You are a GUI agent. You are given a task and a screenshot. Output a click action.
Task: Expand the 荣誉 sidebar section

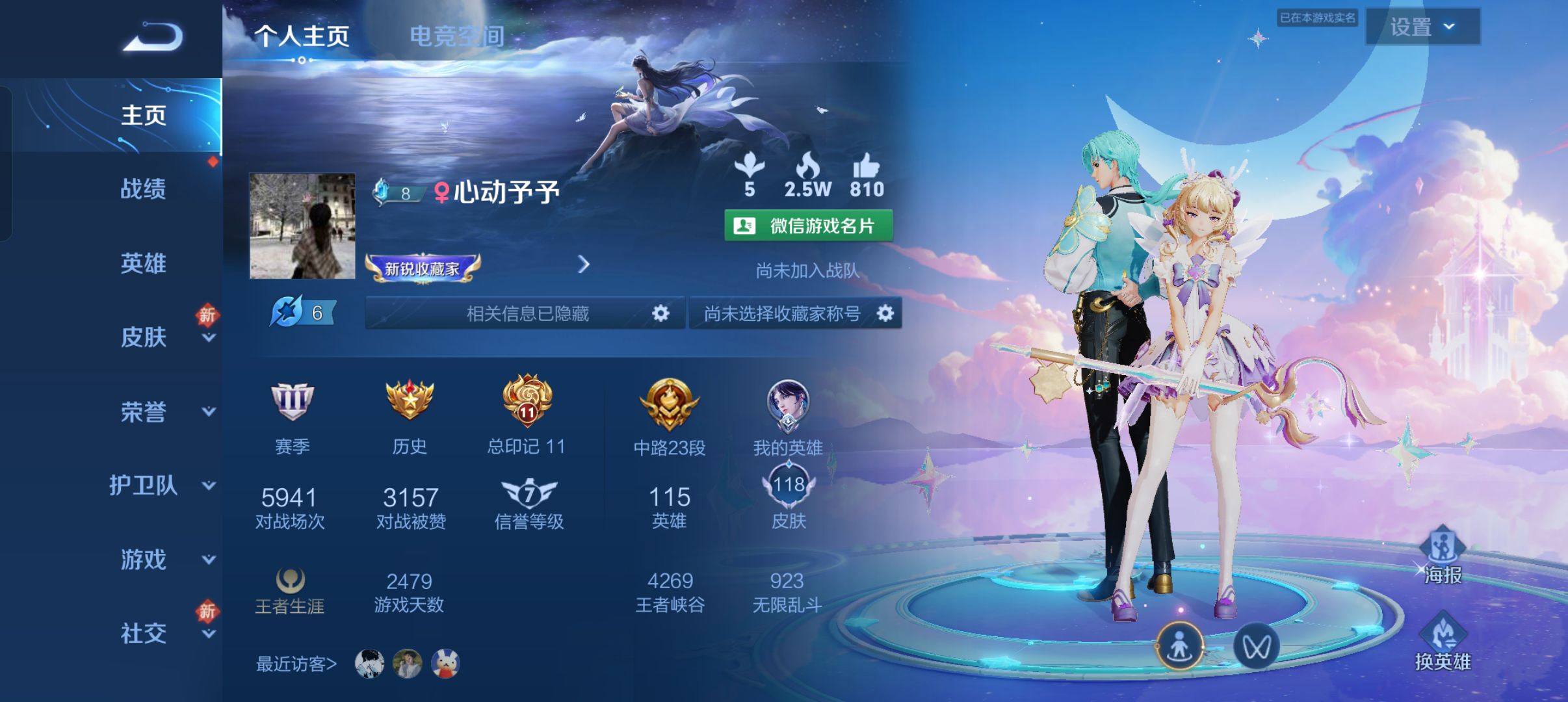(x=144, y=411)
